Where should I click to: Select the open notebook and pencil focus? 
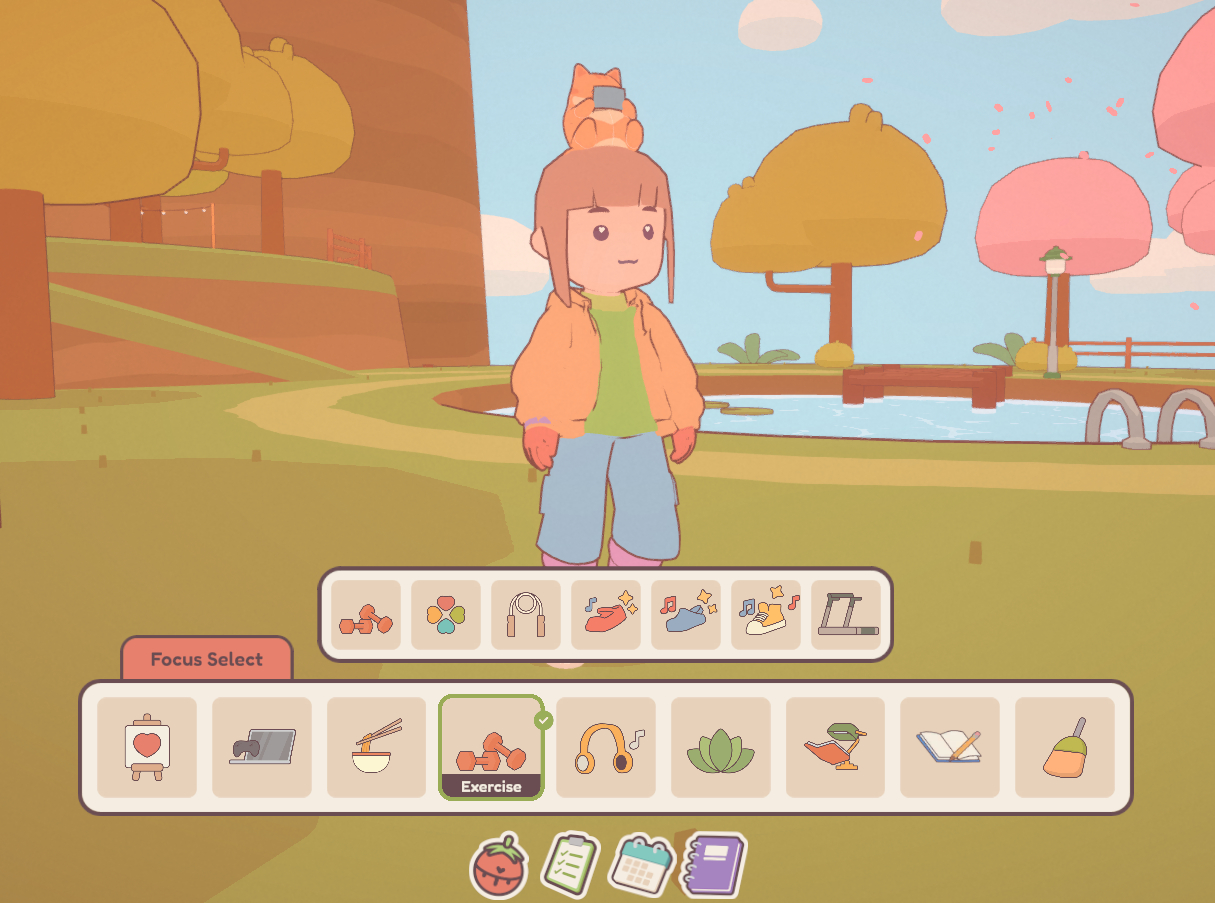click(950, 747)
